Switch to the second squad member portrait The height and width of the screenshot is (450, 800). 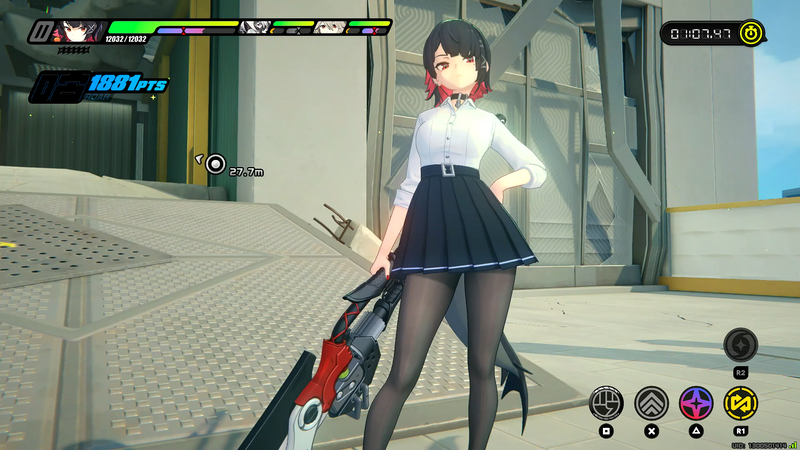point(256,28)
